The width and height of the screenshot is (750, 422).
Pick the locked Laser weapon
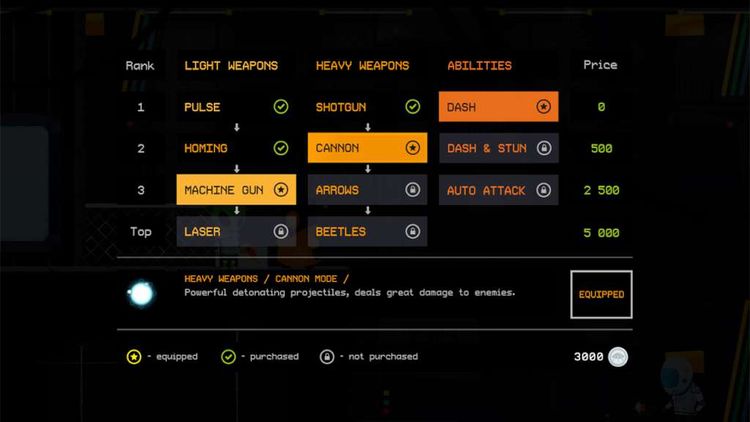point(236,232)
